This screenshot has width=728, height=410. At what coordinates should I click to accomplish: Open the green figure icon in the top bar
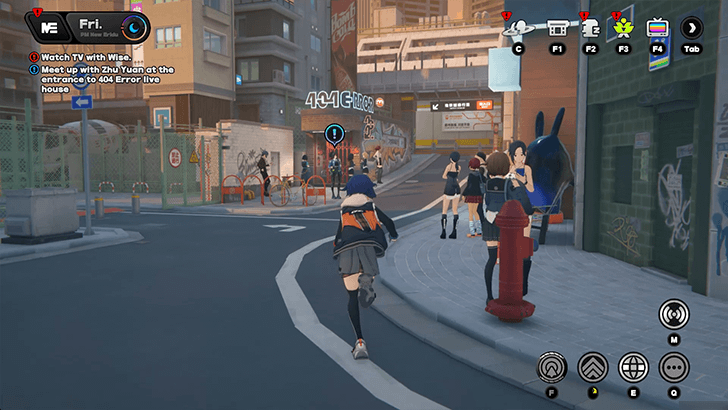click(624, 27)
